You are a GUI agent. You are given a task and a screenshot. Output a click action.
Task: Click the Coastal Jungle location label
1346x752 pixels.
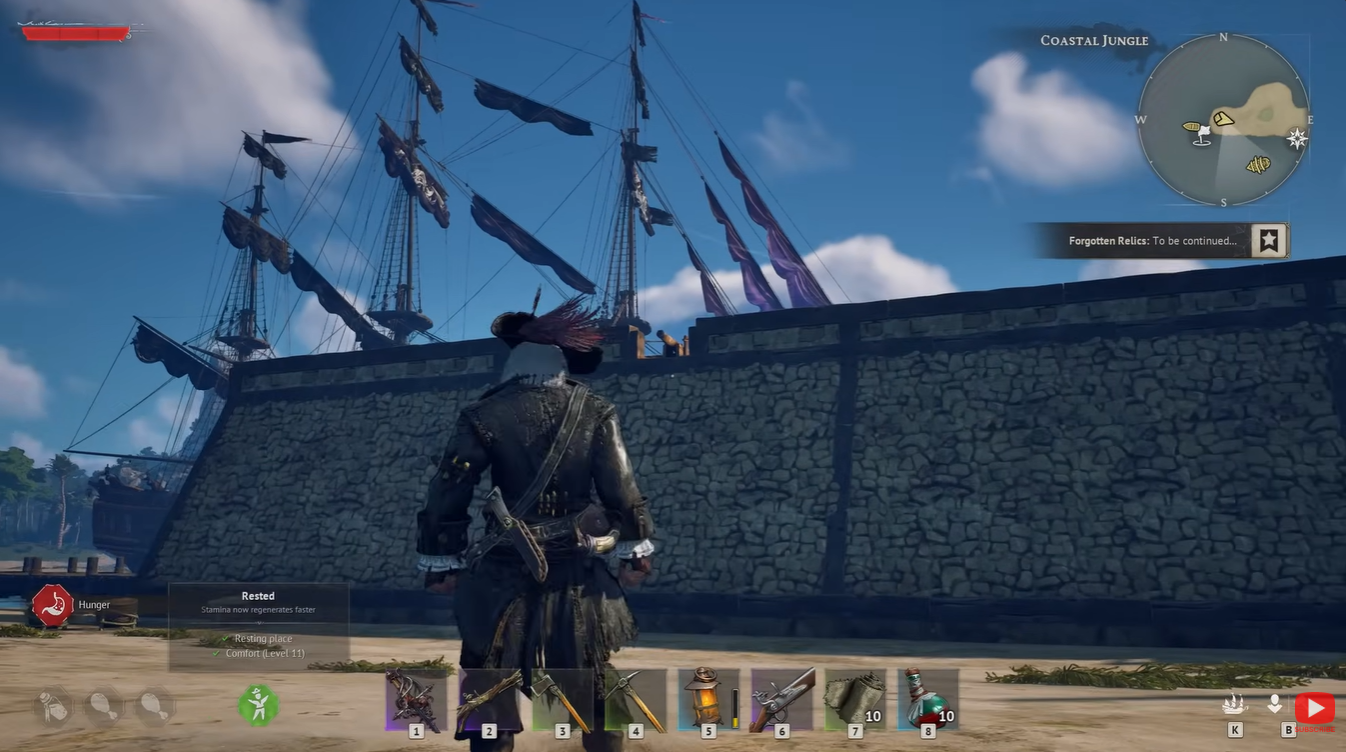[x=1093, y=40]
